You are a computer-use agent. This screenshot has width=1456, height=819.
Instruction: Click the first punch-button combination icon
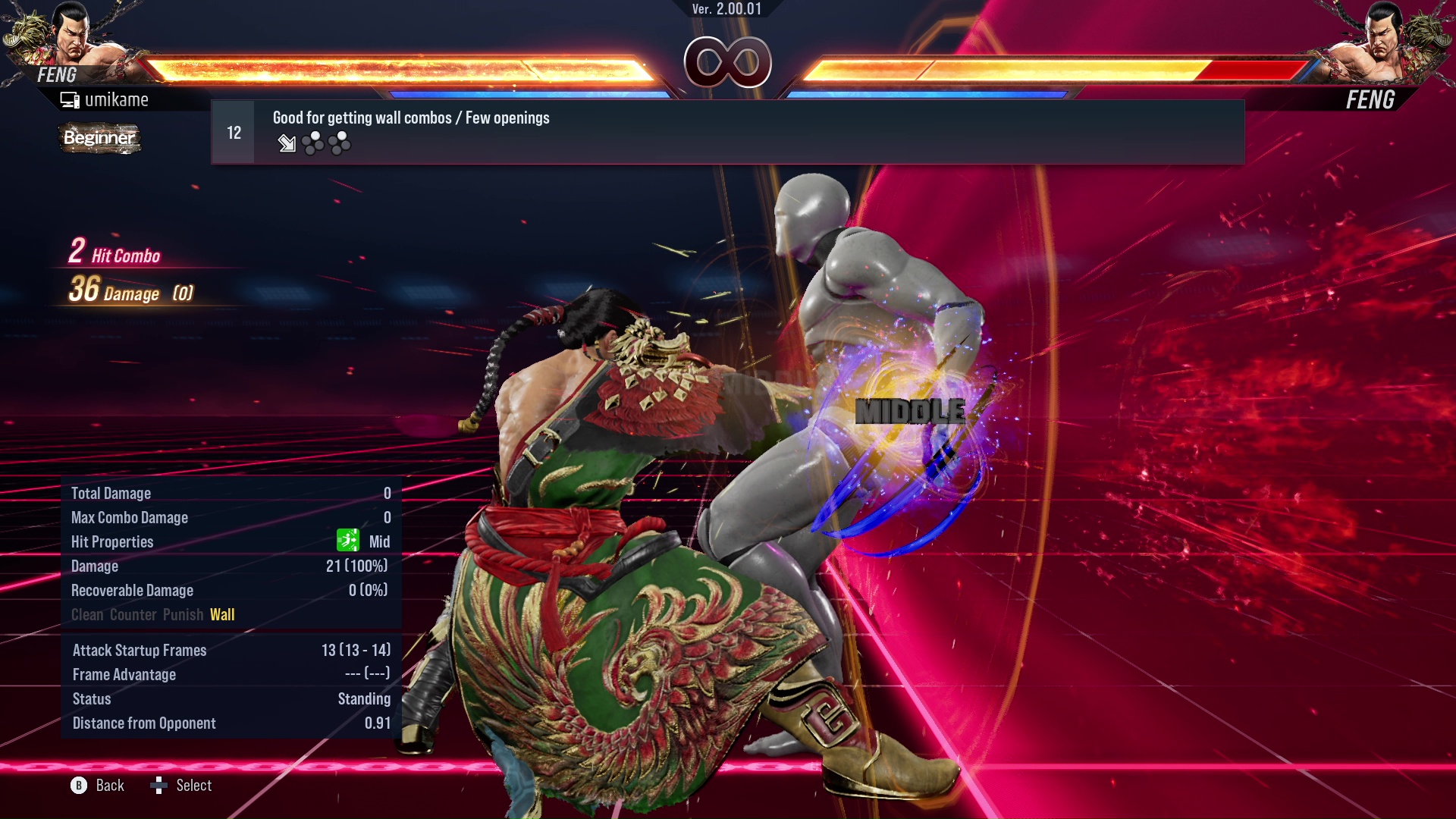(x=312, y=143)
